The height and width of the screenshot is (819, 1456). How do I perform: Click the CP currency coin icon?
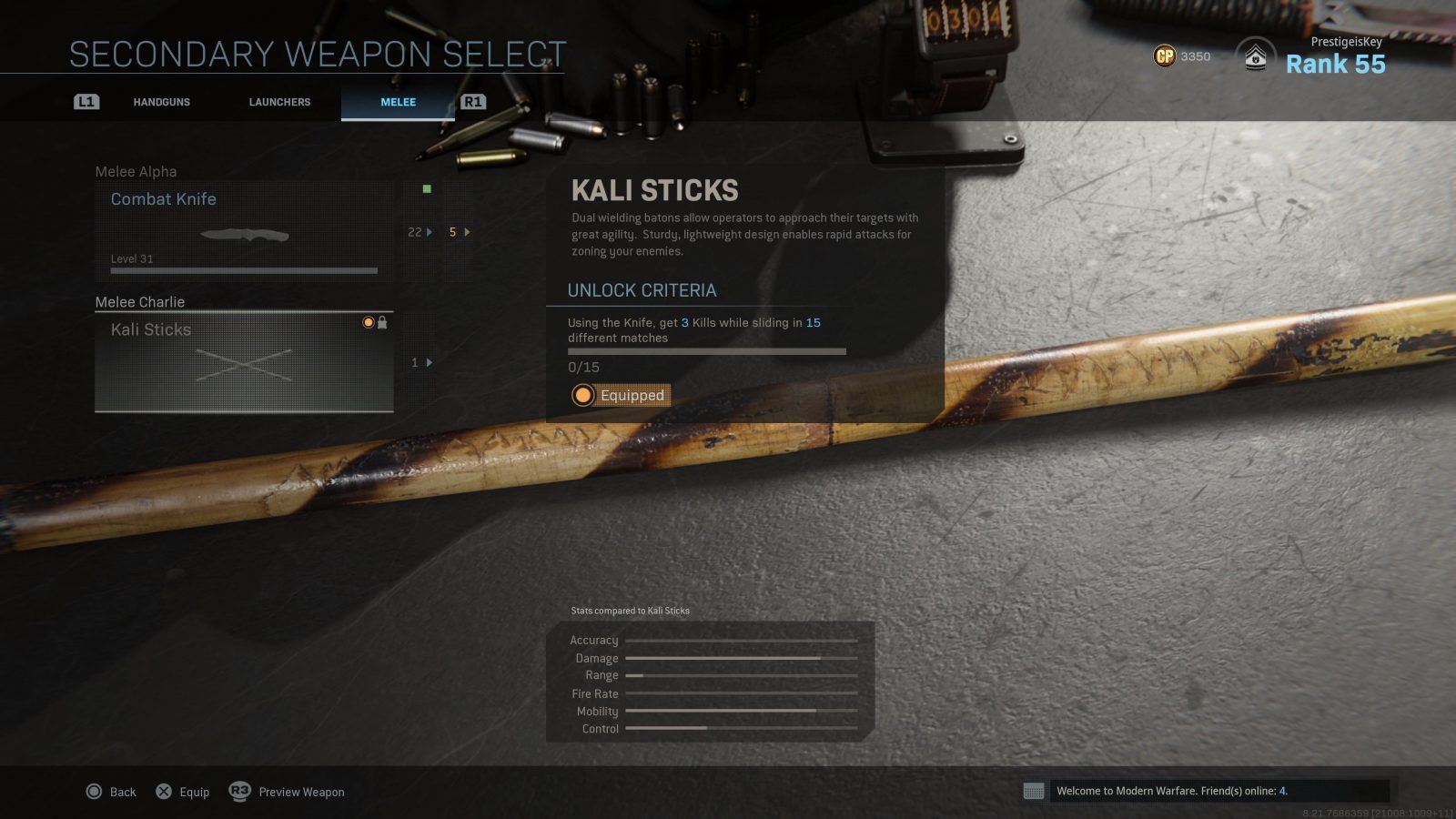tap(1166, 56)
